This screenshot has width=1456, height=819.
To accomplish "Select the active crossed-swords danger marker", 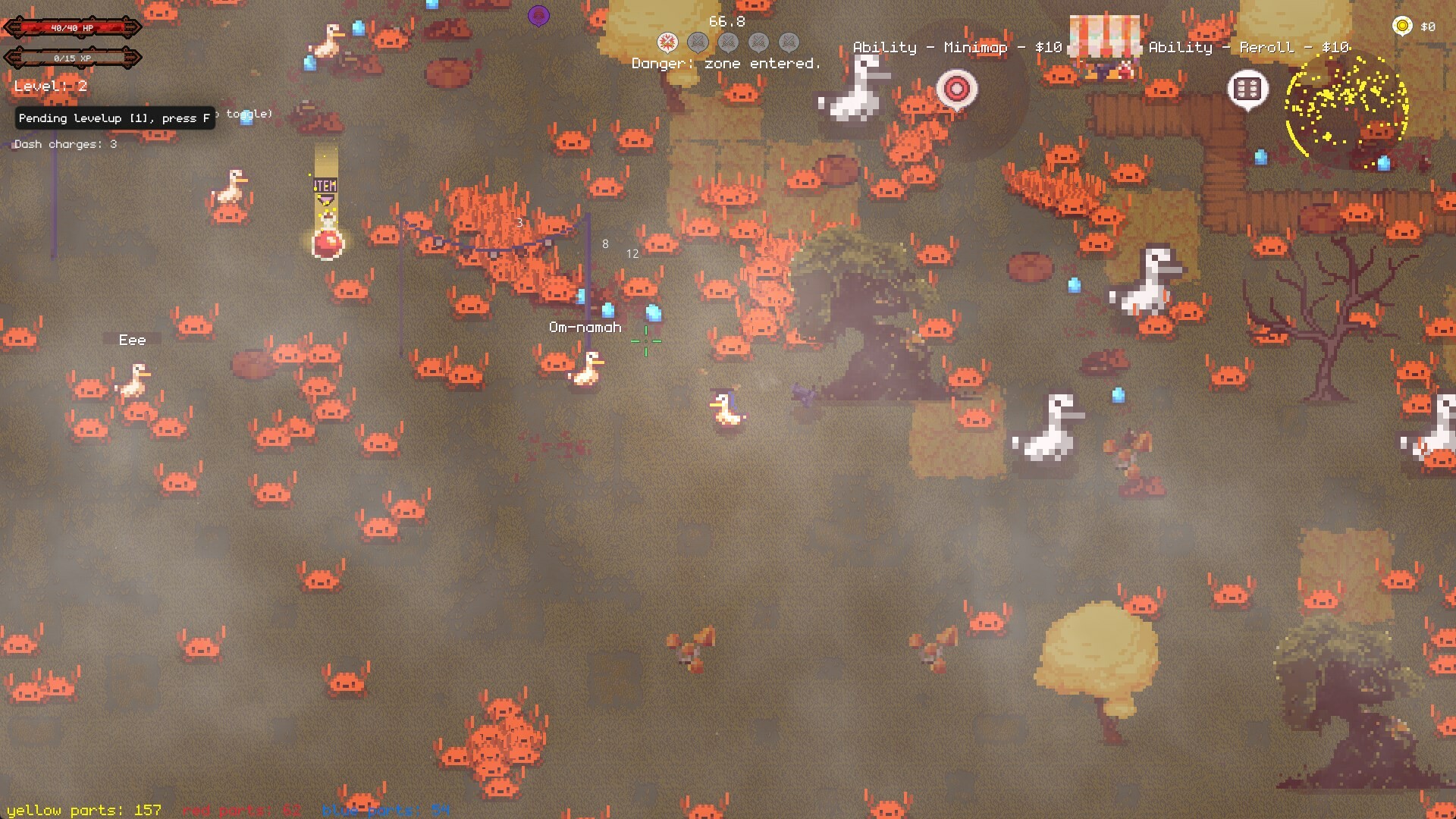I will click(x=667, y=42).
